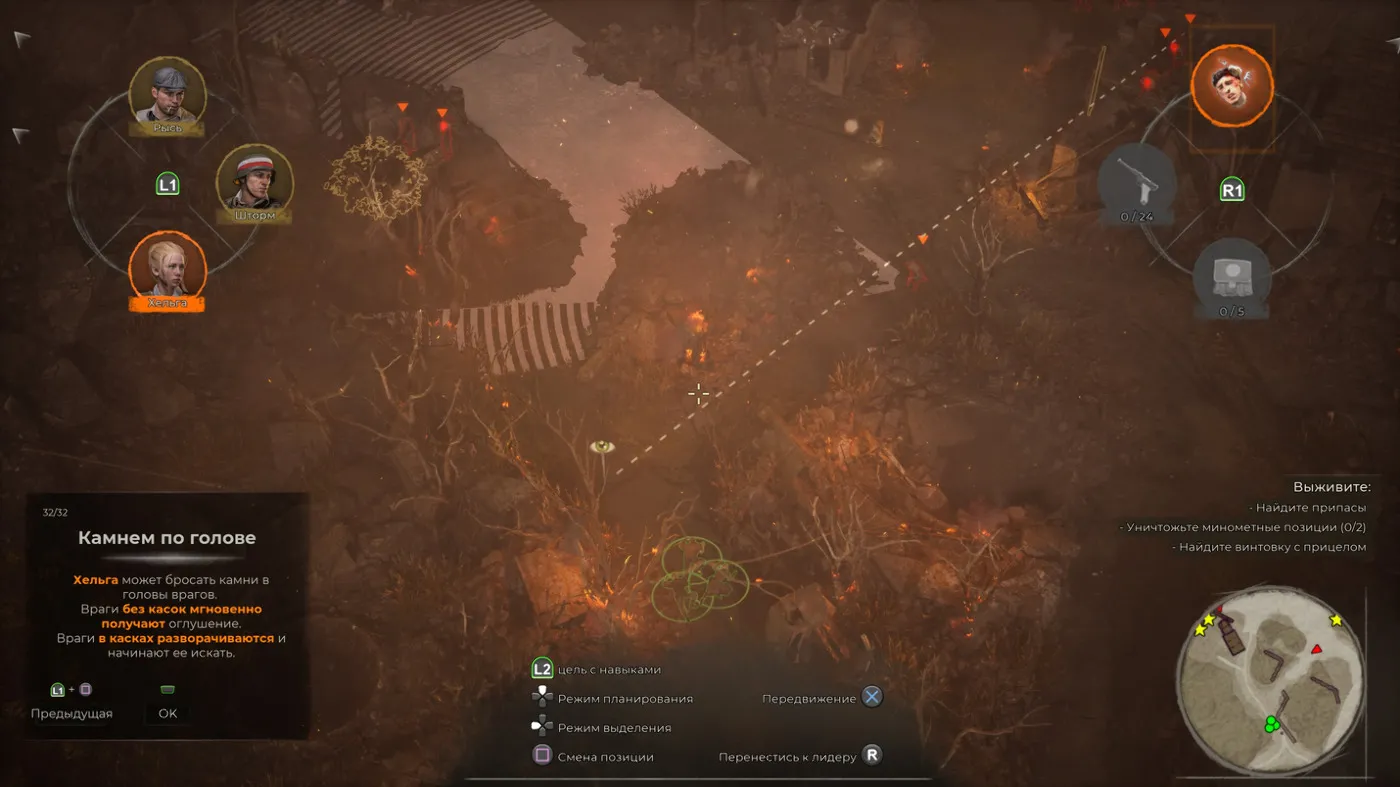1400x787 pixels.
Task: Select the Шторм character portrait
Action: pyautogui.click(x=254, y=180)
